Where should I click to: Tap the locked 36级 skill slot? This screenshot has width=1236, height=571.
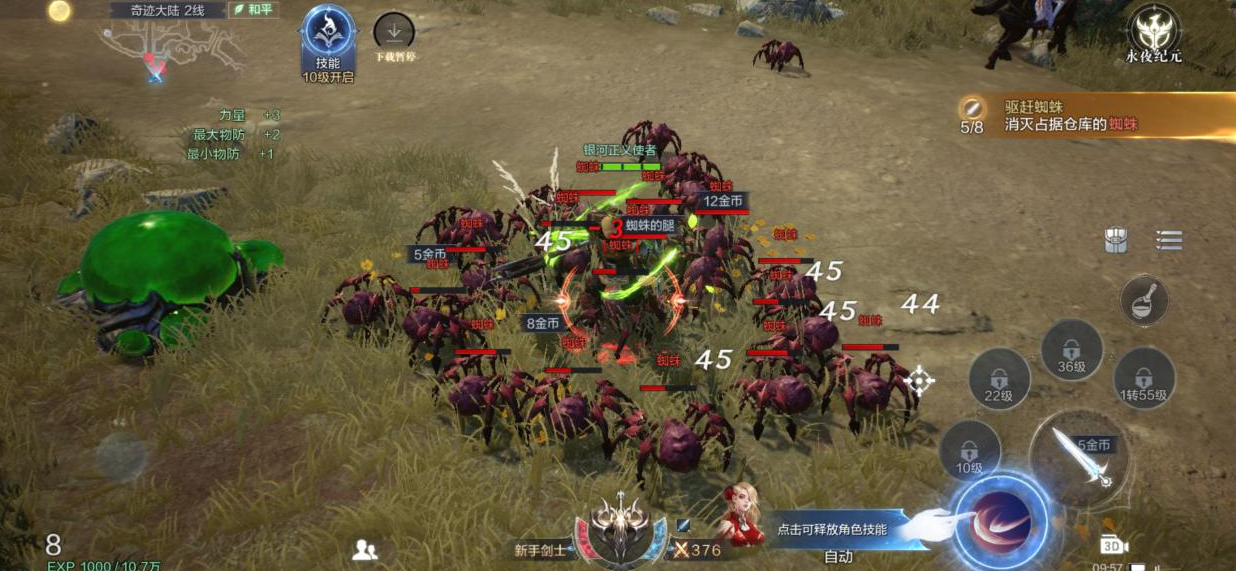1072,351
